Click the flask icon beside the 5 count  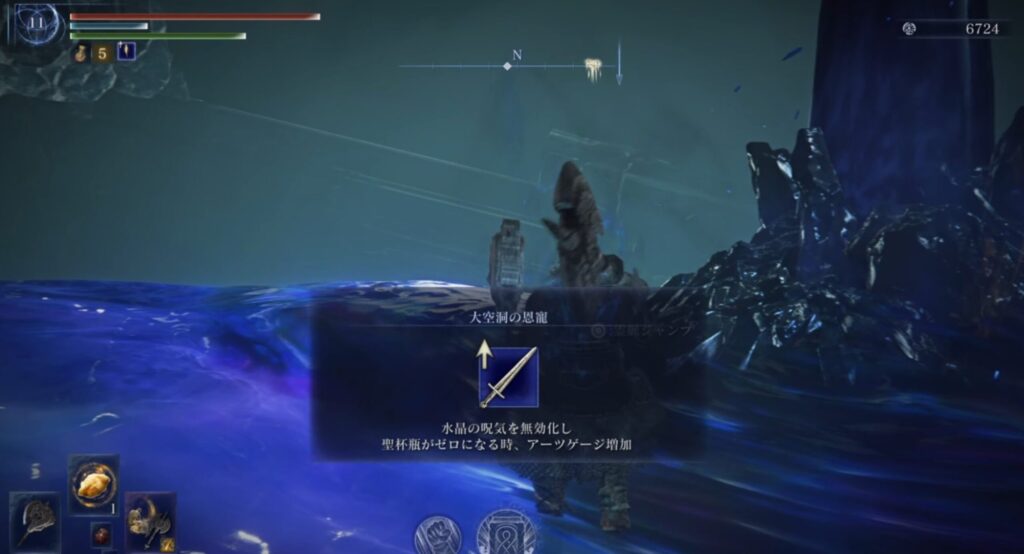click(81, 53)
